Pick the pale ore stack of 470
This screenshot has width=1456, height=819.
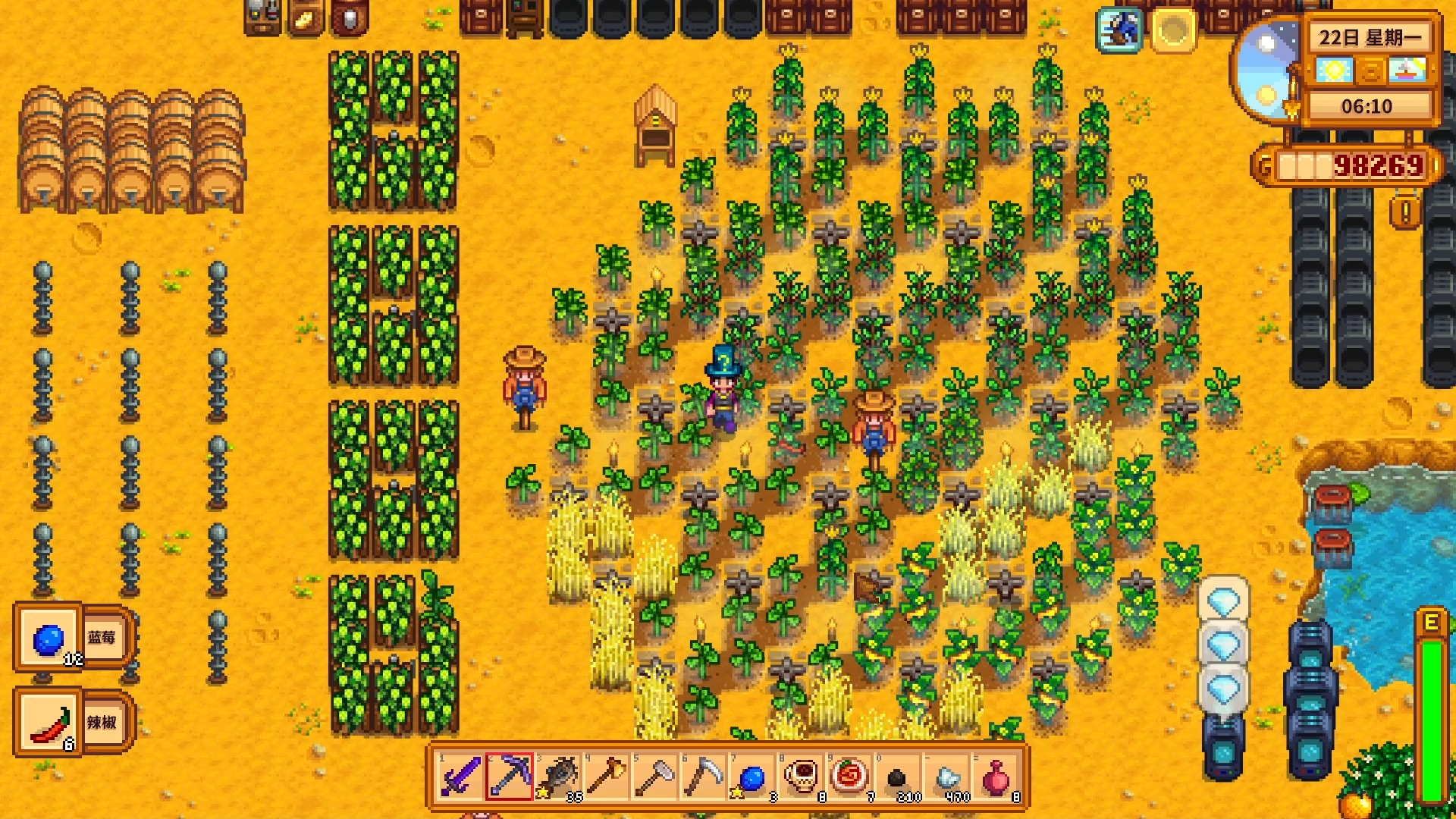[948, 777]
